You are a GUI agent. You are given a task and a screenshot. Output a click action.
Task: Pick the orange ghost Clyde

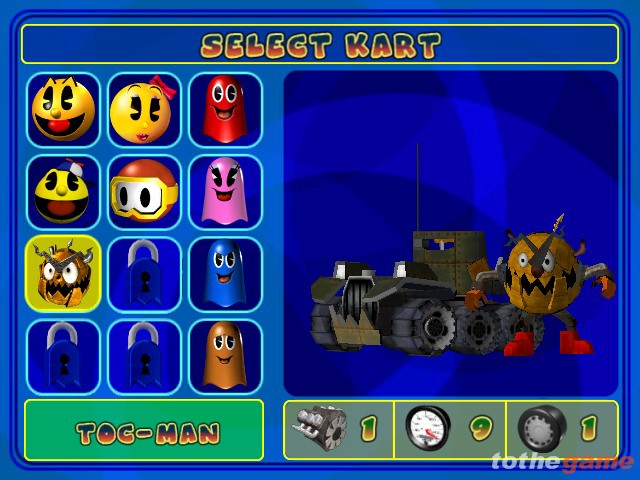coord(225,356)
